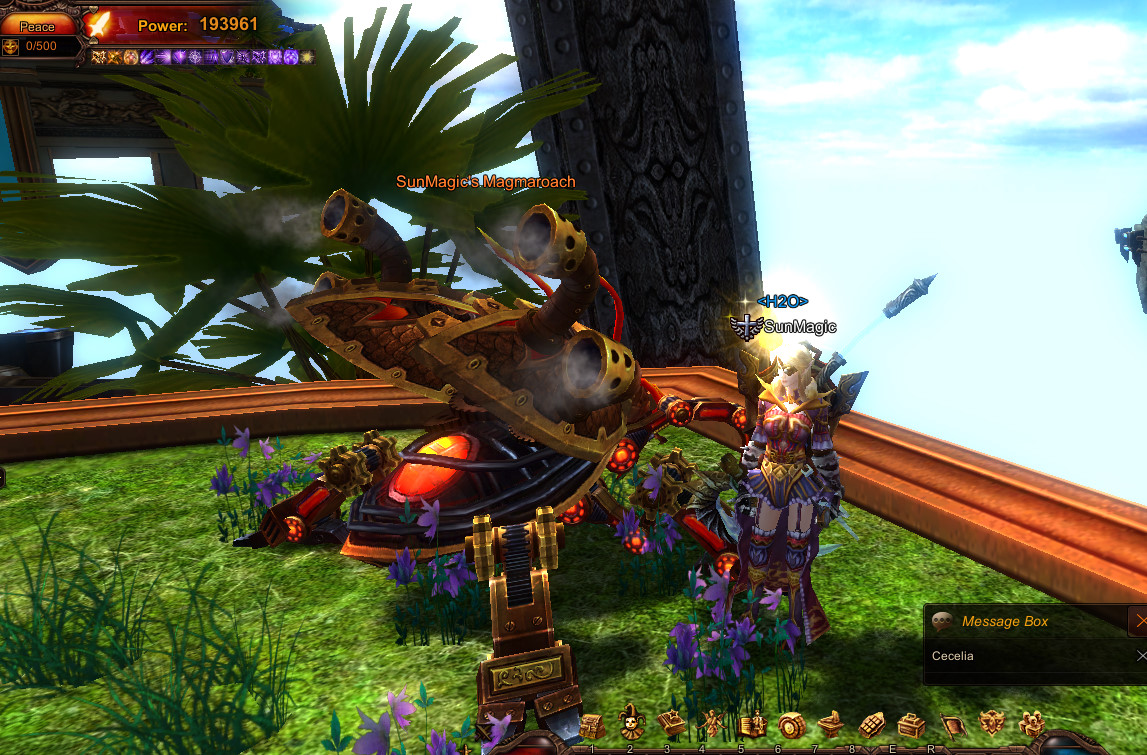Open the Cecelia message entry
The height and width of the screenshot is (755, 1147).
[953, 656]
